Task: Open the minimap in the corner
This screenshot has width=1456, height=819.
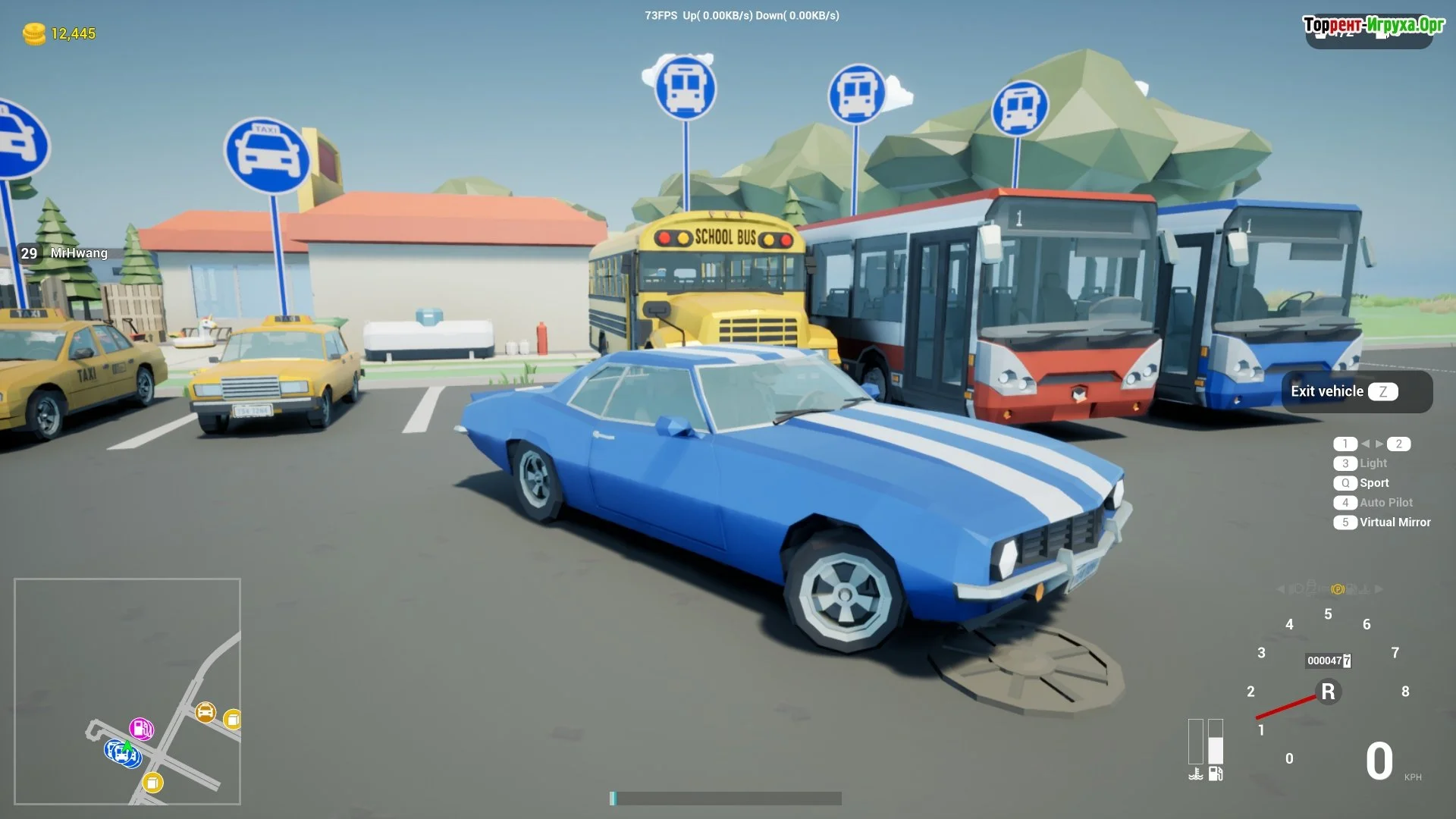Action: [x=127, y=691]
